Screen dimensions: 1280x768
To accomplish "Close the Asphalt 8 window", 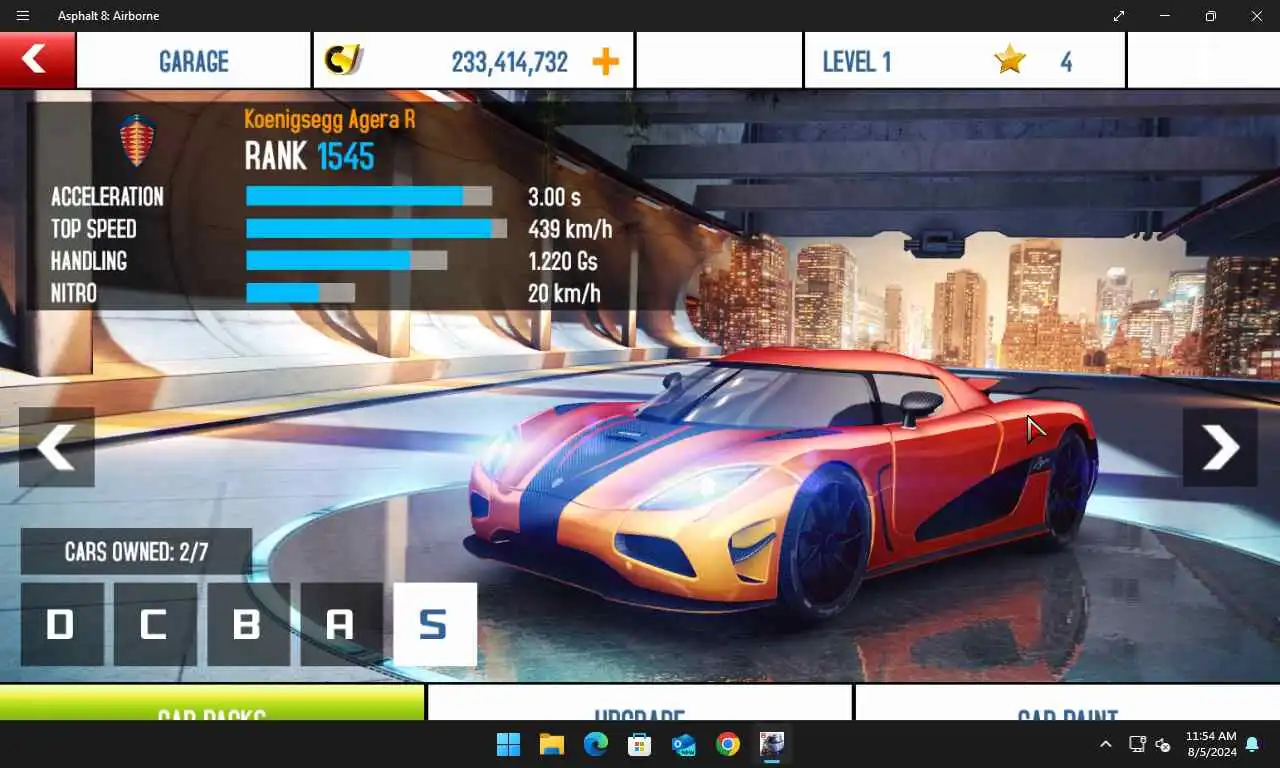I will [x=1257, y=16].
